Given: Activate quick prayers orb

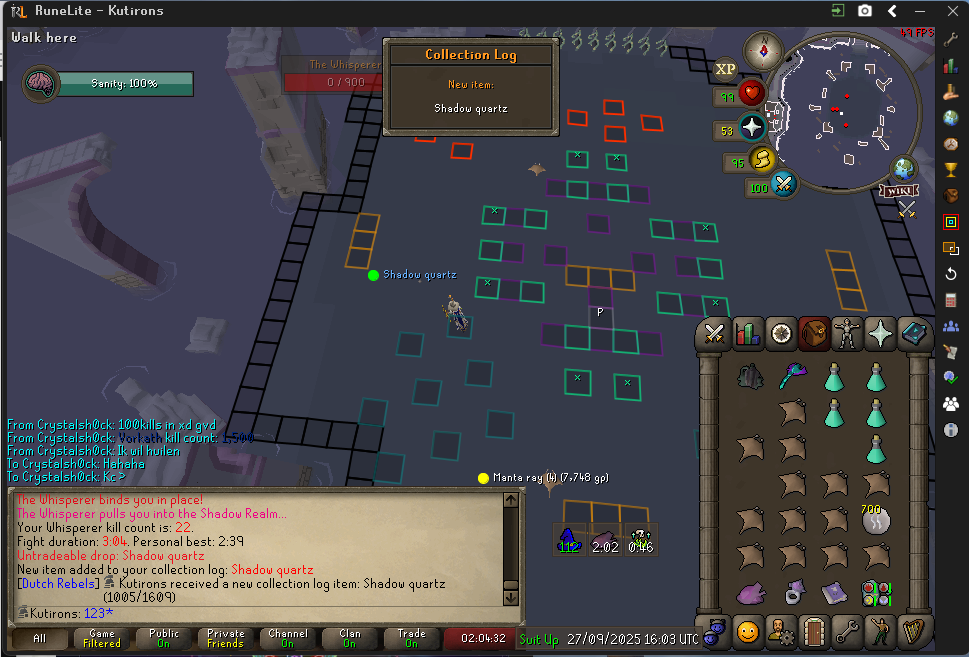Looking at the screenshot, I should tap(752, 127).
